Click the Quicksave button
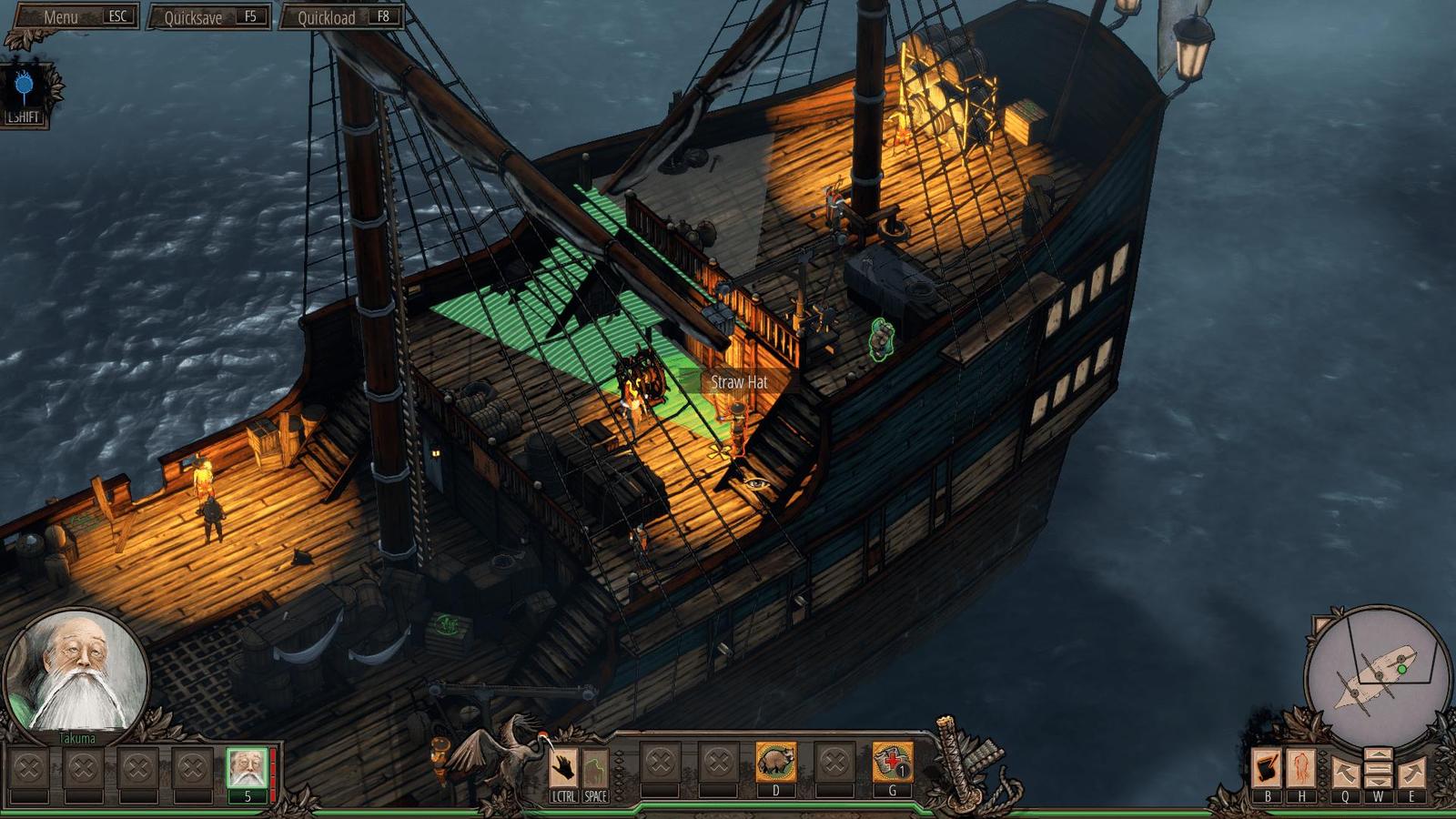Screen dimensions: 1456x819 coord(209,17)
